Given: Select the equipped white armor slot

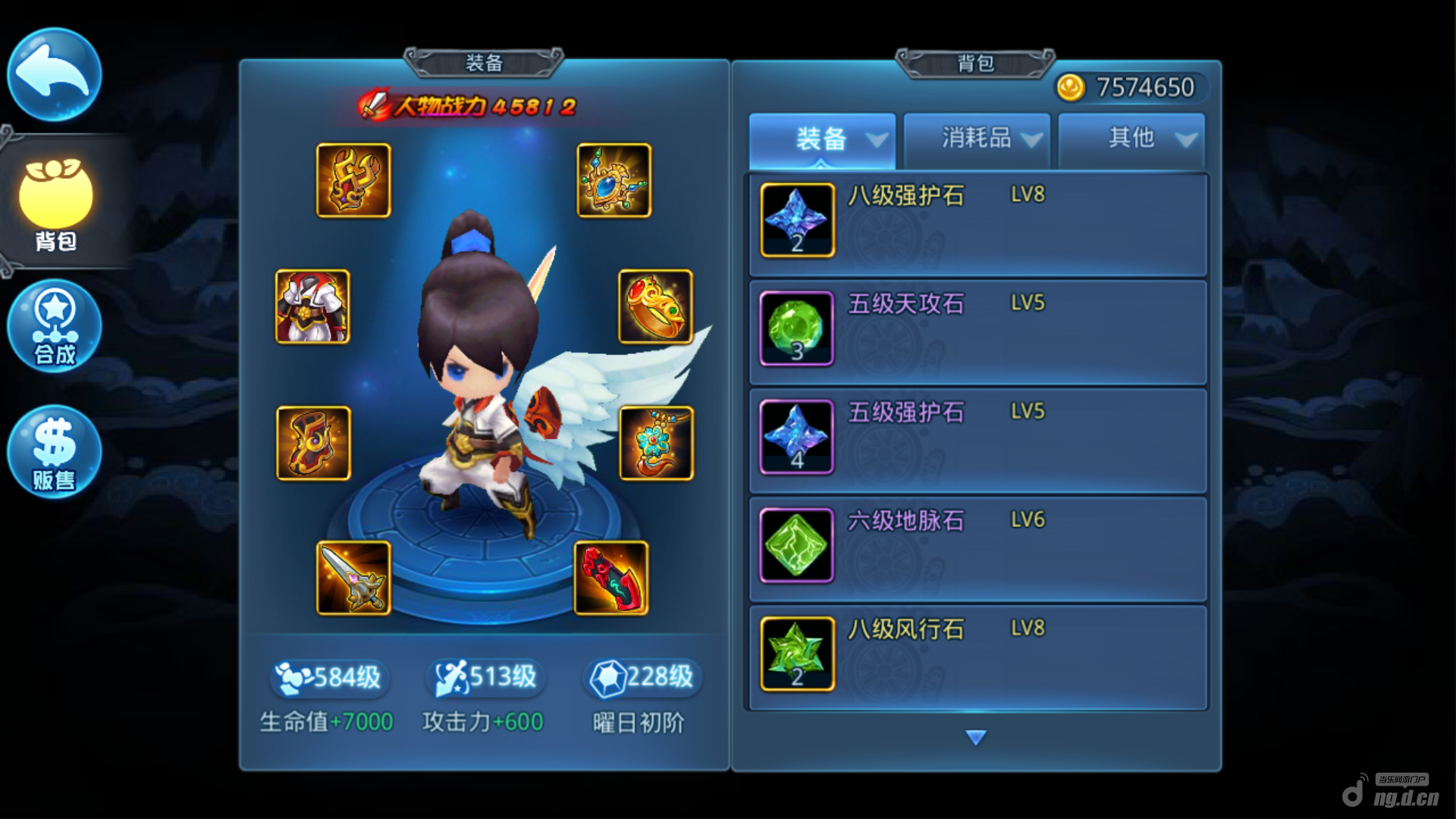Looking at the screenshot, I should [x=312, y=306].
